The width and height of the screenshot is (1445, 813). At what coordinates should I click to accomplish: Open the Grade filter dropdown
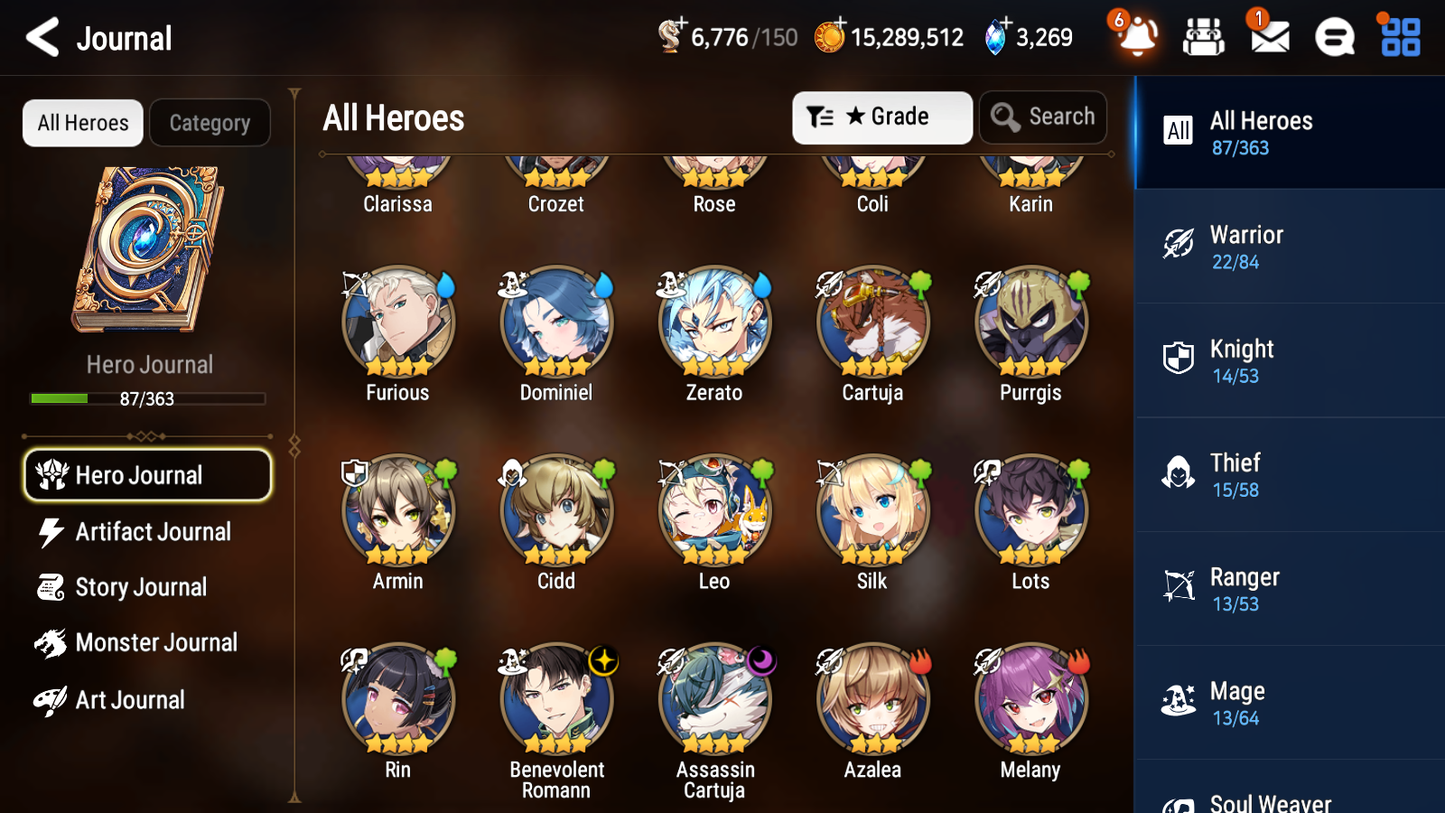881,117
